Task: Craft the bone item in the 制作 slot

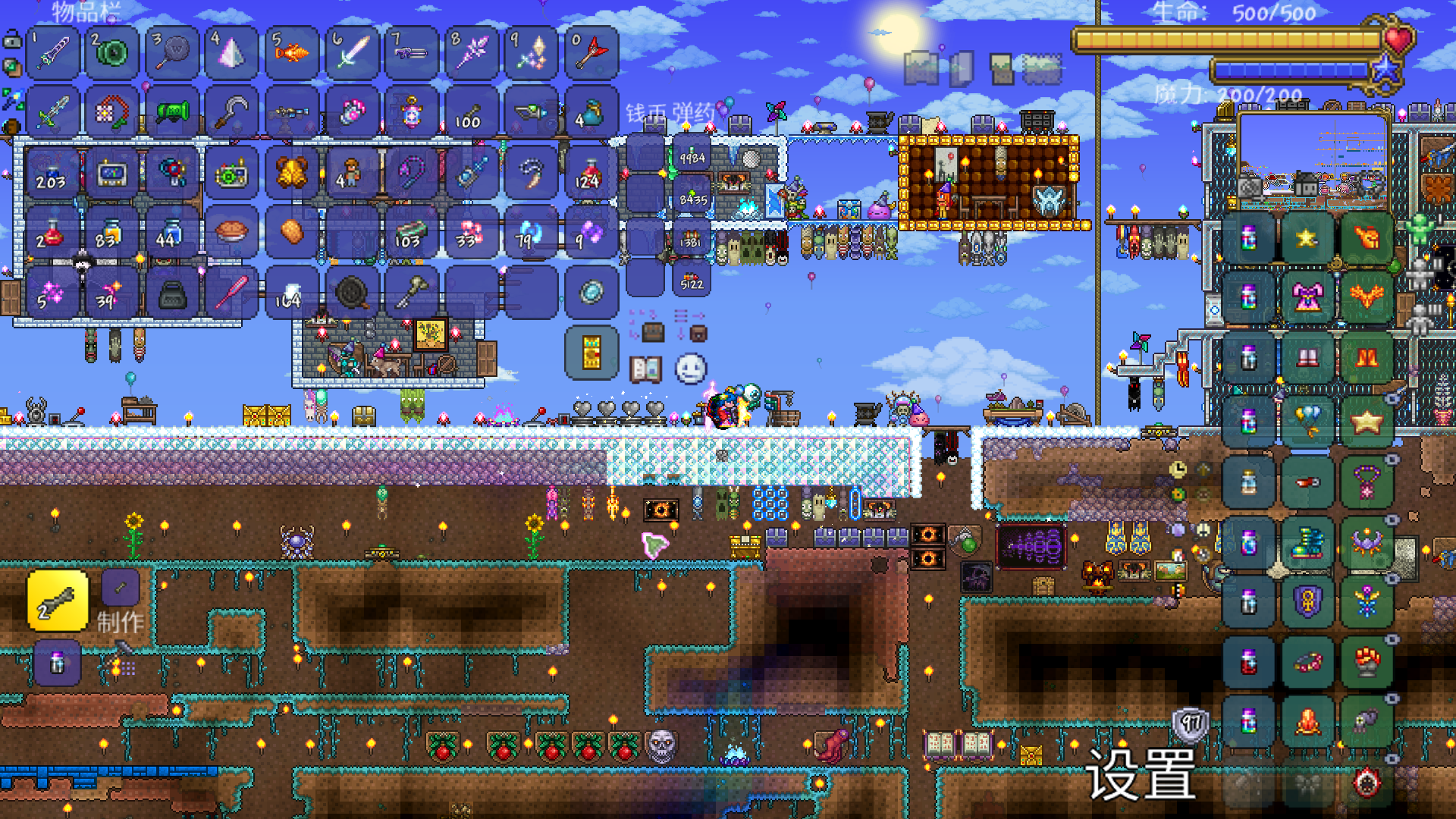Action: click(58, 601)
